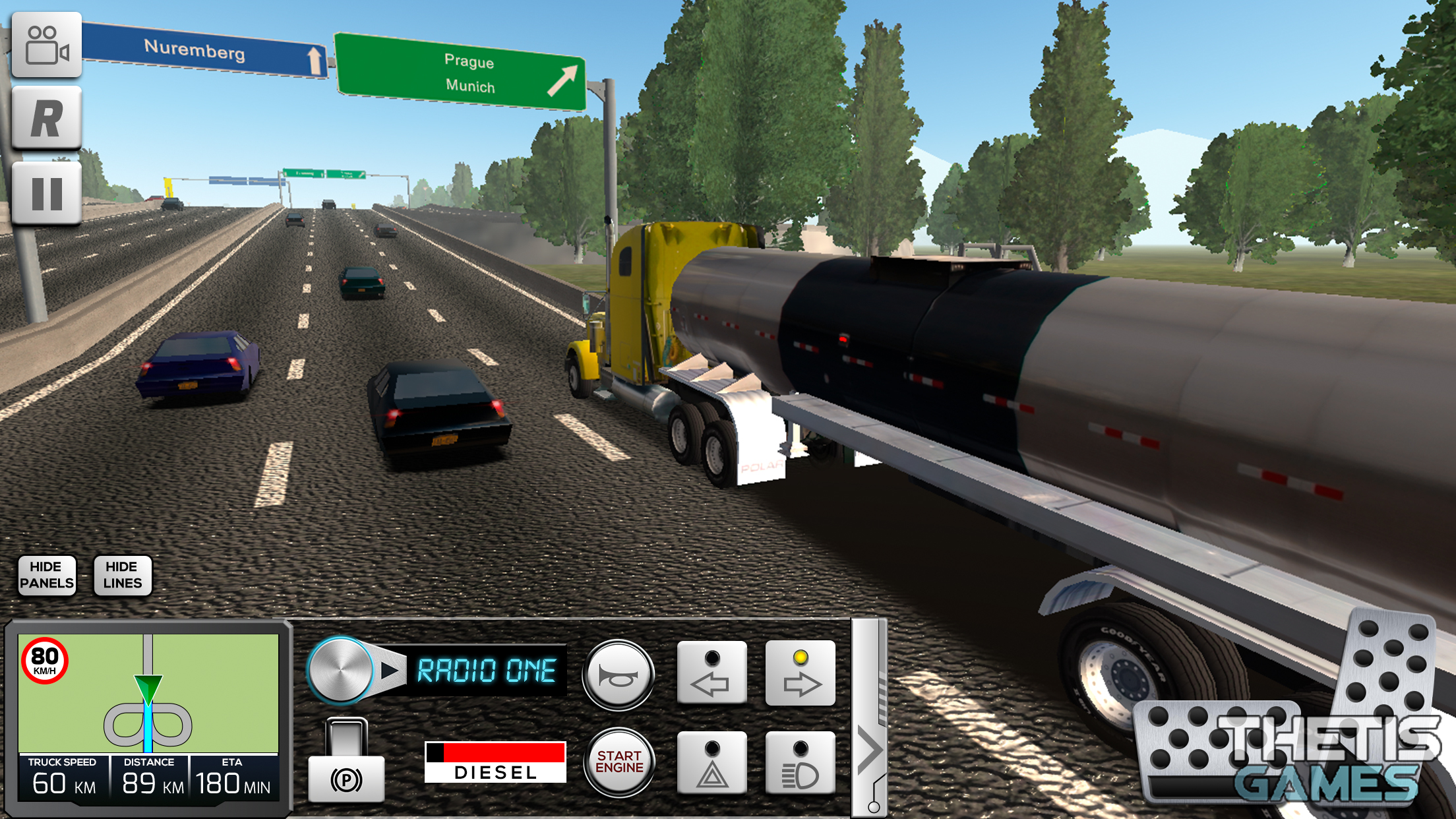Sound the truck horn
This screenshot has width=1456, height=819.
(618, 675)
